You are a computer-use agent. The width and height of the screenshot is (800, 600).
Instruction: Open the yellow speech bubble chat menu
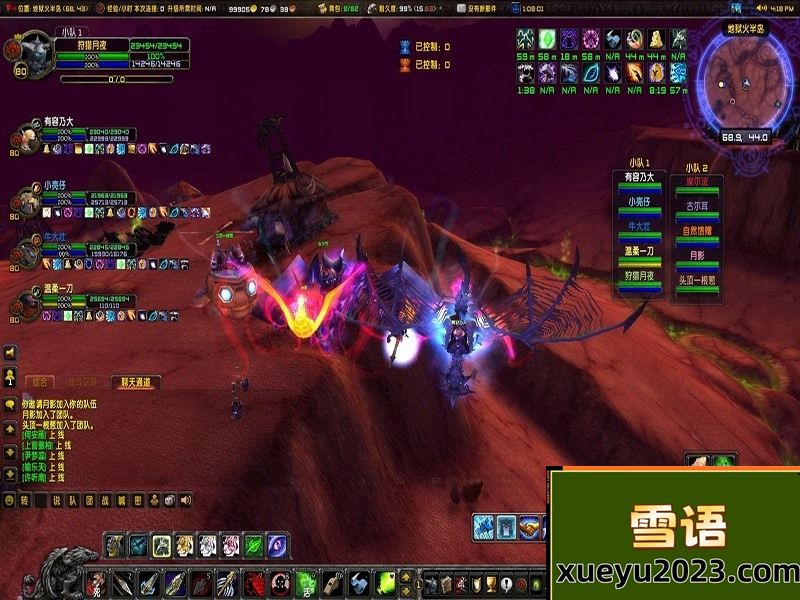pyautogui.click(x=9, y=405)
